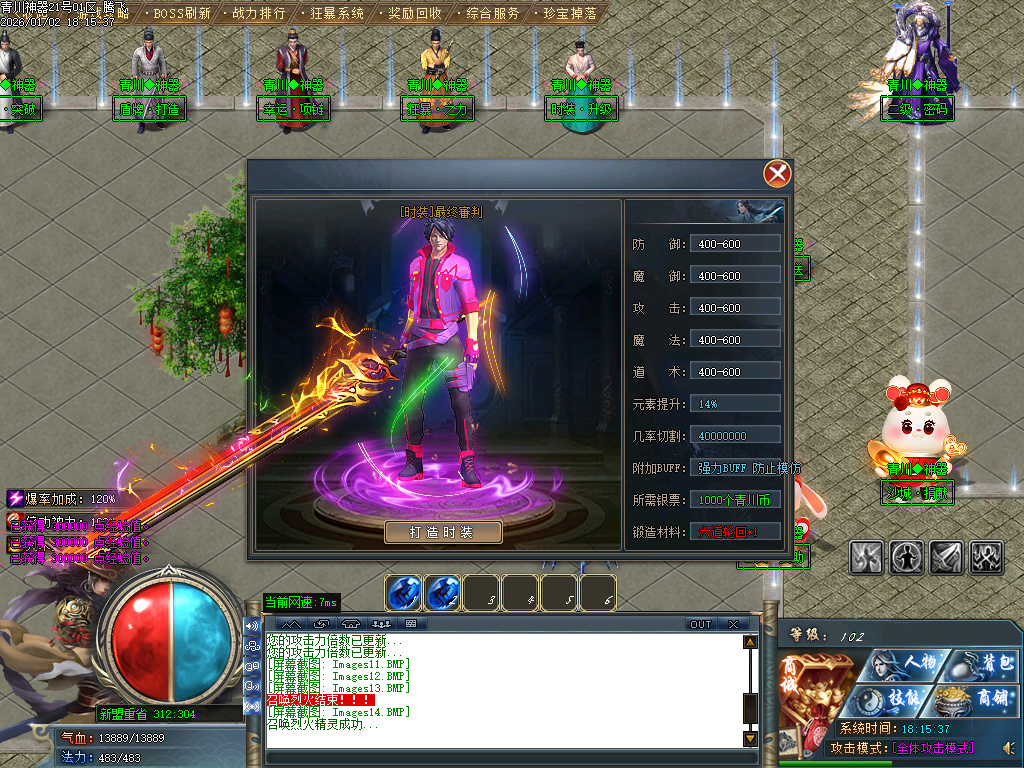
Task: Open the 珍宝掉落 menu
Action: (x=570, y=14)
